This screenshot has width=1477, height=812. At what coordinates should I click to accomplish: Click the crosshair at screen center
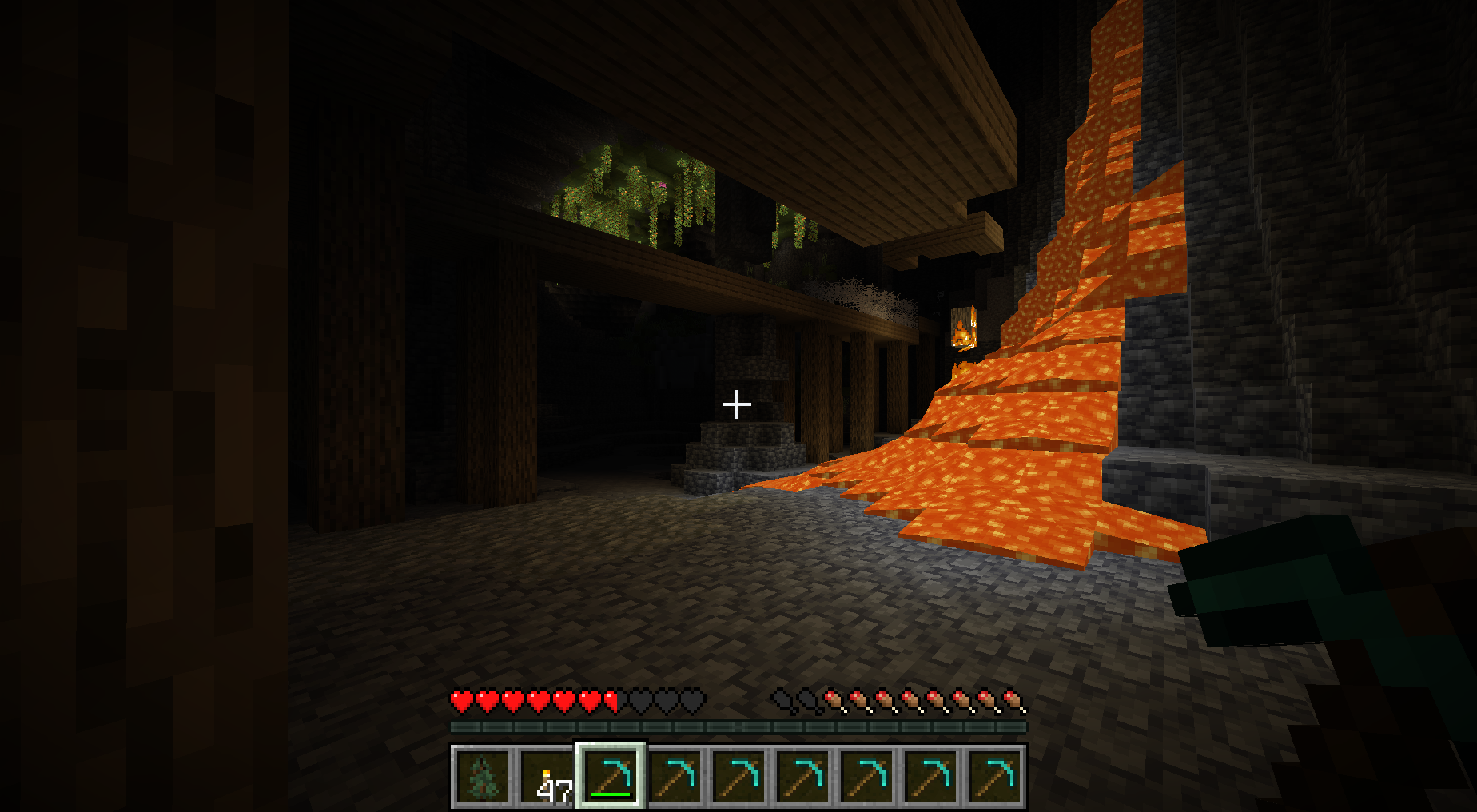click(x=736, y=404)
